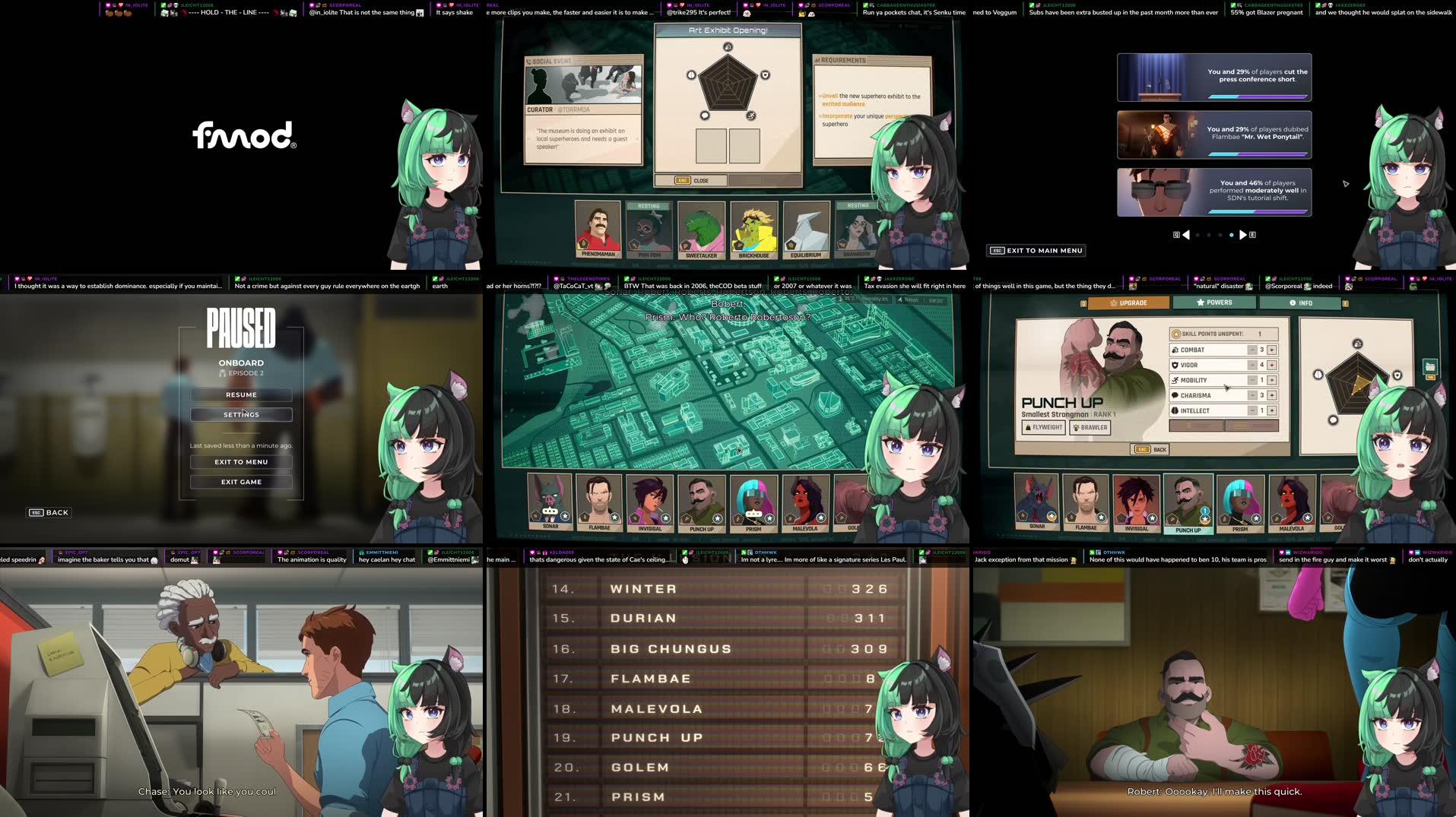The image size is (1456, 817).
Task: Toggle the Flyweight trait badge
Action: tap(1045, 428)
